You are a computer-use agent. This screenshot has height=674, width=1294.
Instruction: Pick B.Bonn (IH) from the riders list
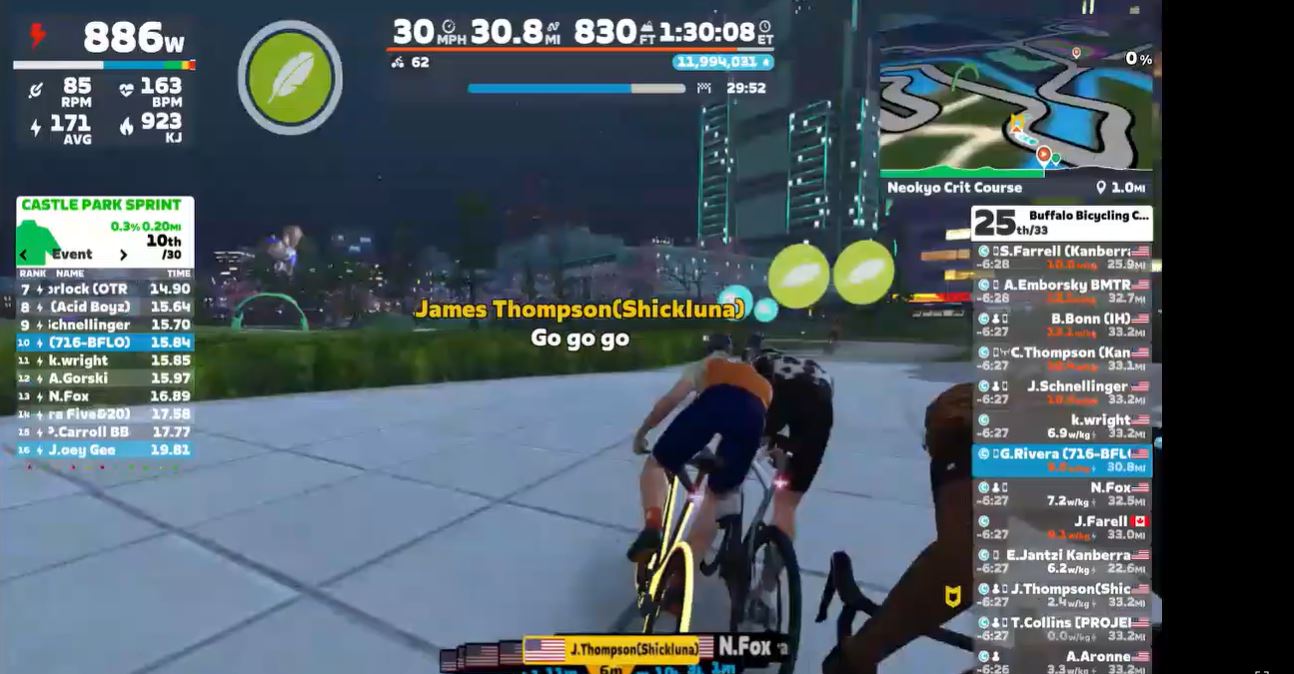(x=1062, y=325)
